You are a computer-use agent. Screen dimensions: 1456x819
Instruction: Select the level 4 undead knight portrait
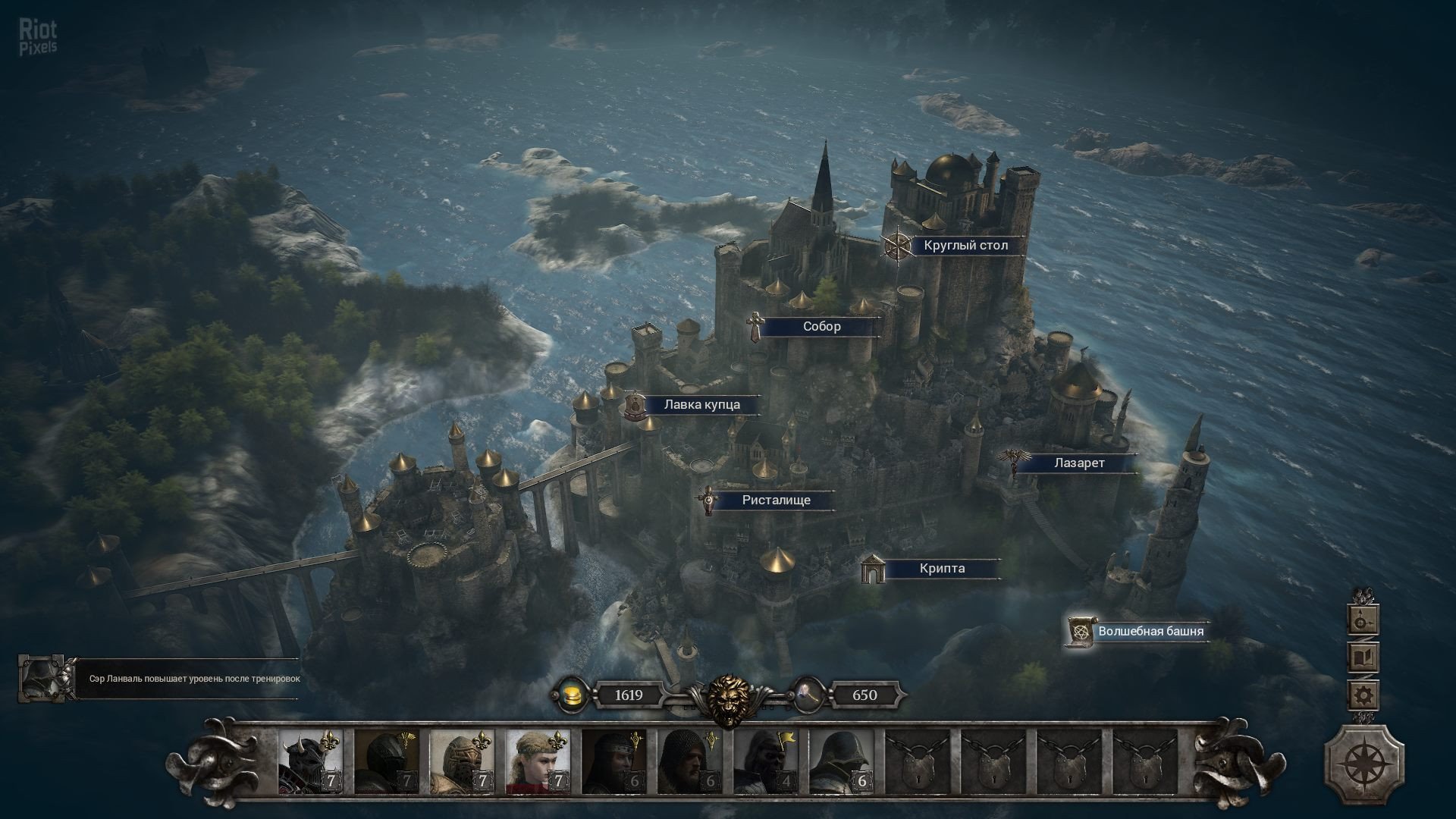tap(765, 761)
